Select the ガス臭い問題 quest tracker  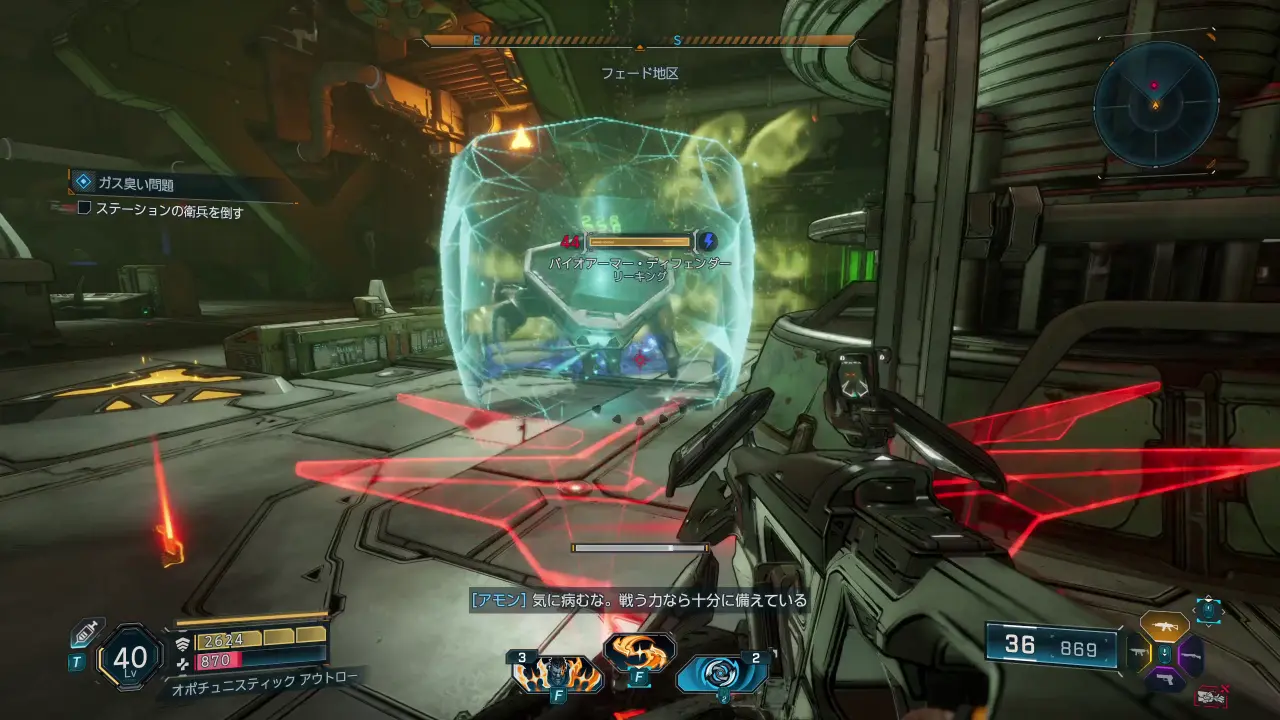(x=135, y=184)
